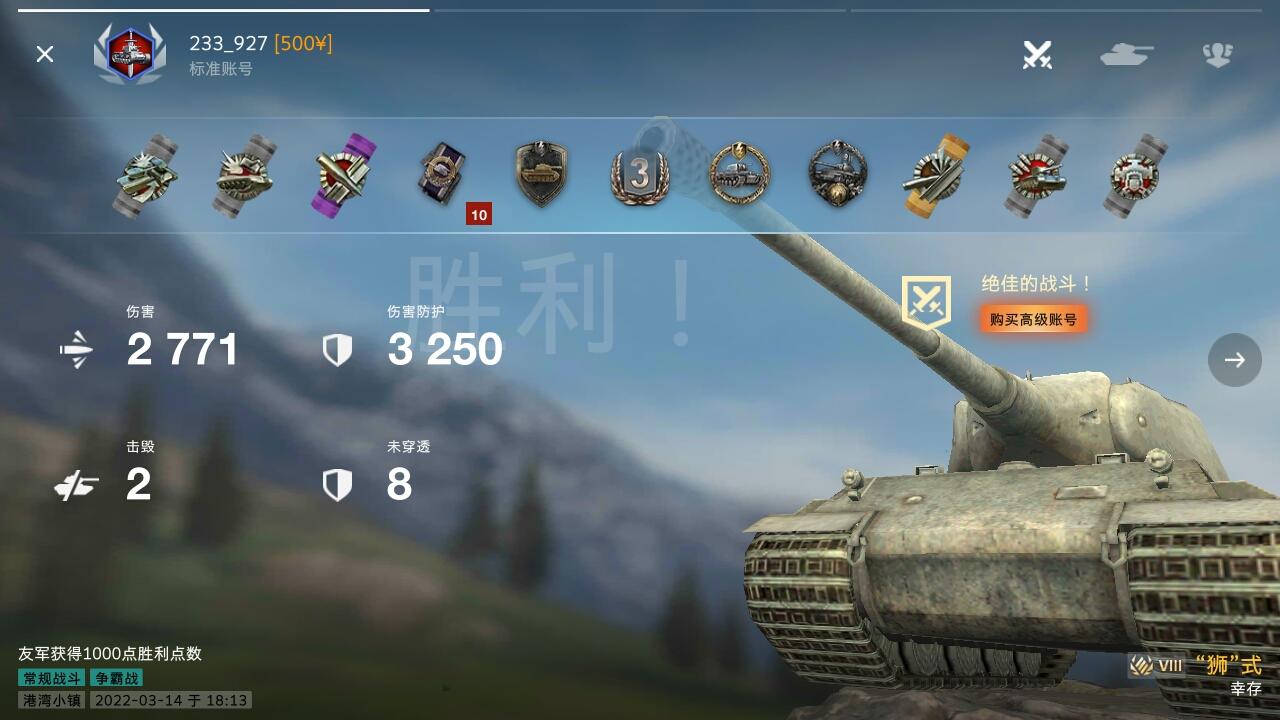View the team roster icon top right
The image size is (1280, 720).
1218,55
